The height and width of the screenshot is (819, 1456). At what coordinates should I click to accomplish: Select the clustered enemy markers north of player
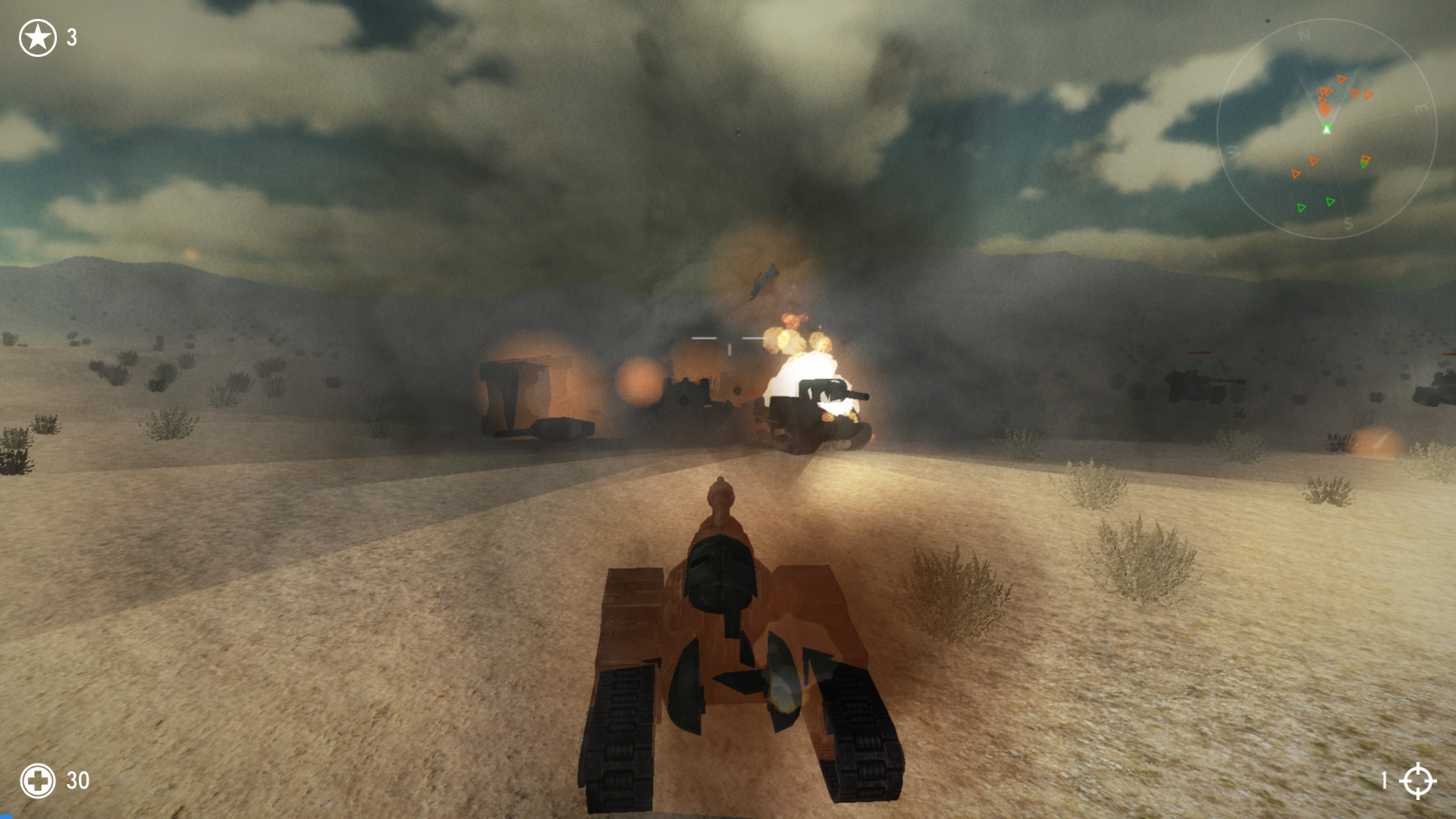coord(1324,99)
